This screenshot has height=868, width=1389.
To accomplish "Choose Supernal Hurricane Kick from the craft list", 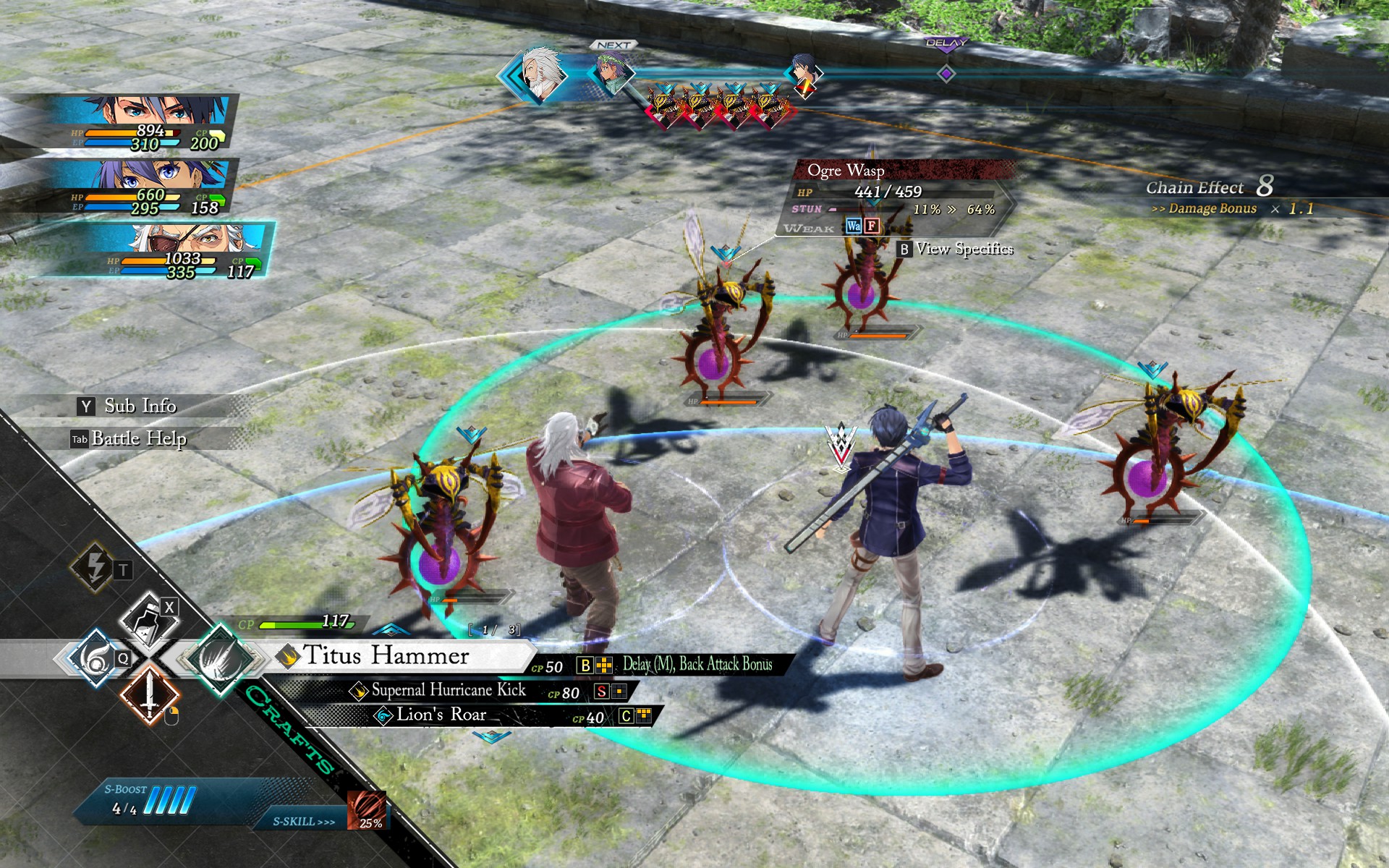I will coord(448,691).
